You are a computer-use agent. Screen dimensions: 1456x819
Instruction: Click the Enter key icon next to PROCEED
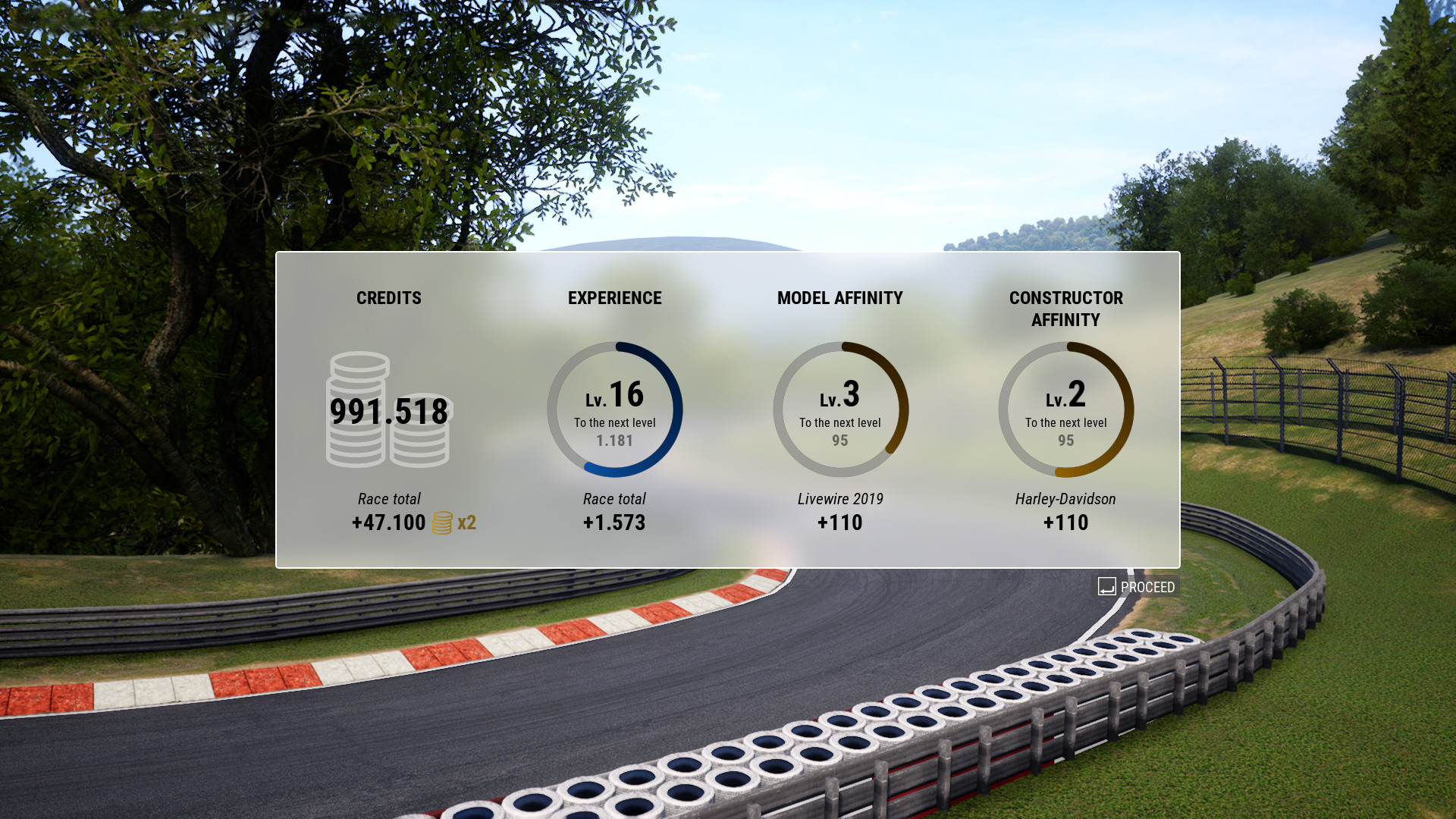[1107, 586]
